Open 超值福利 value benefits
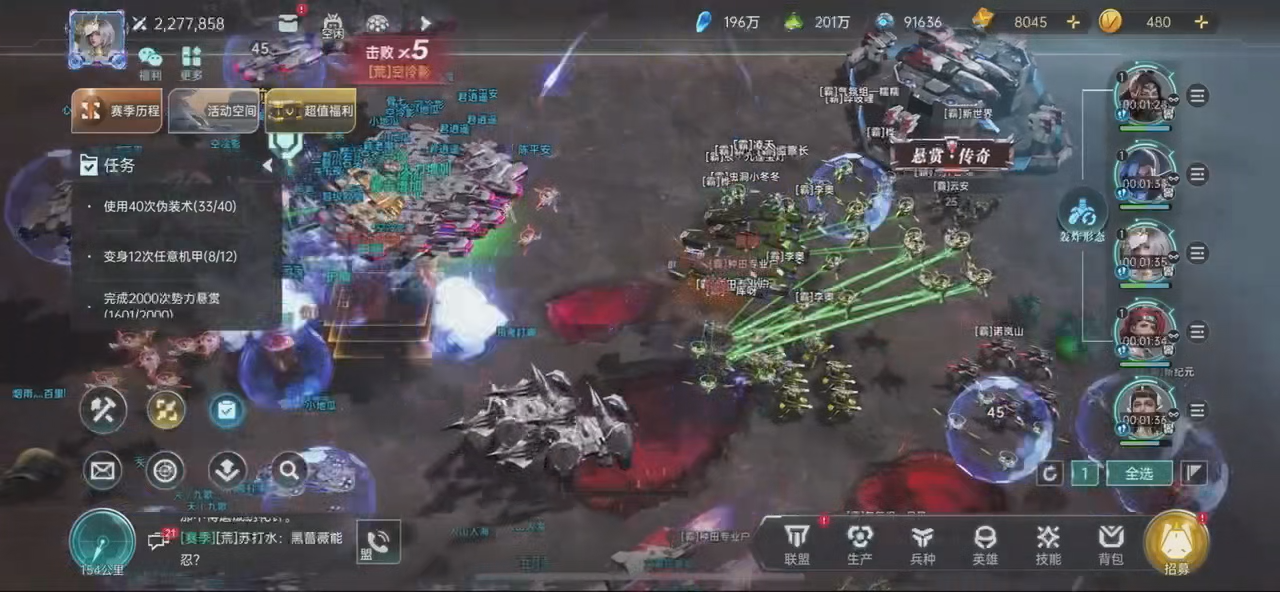Screen dimensions: 1280x592 tap(310, 111)
